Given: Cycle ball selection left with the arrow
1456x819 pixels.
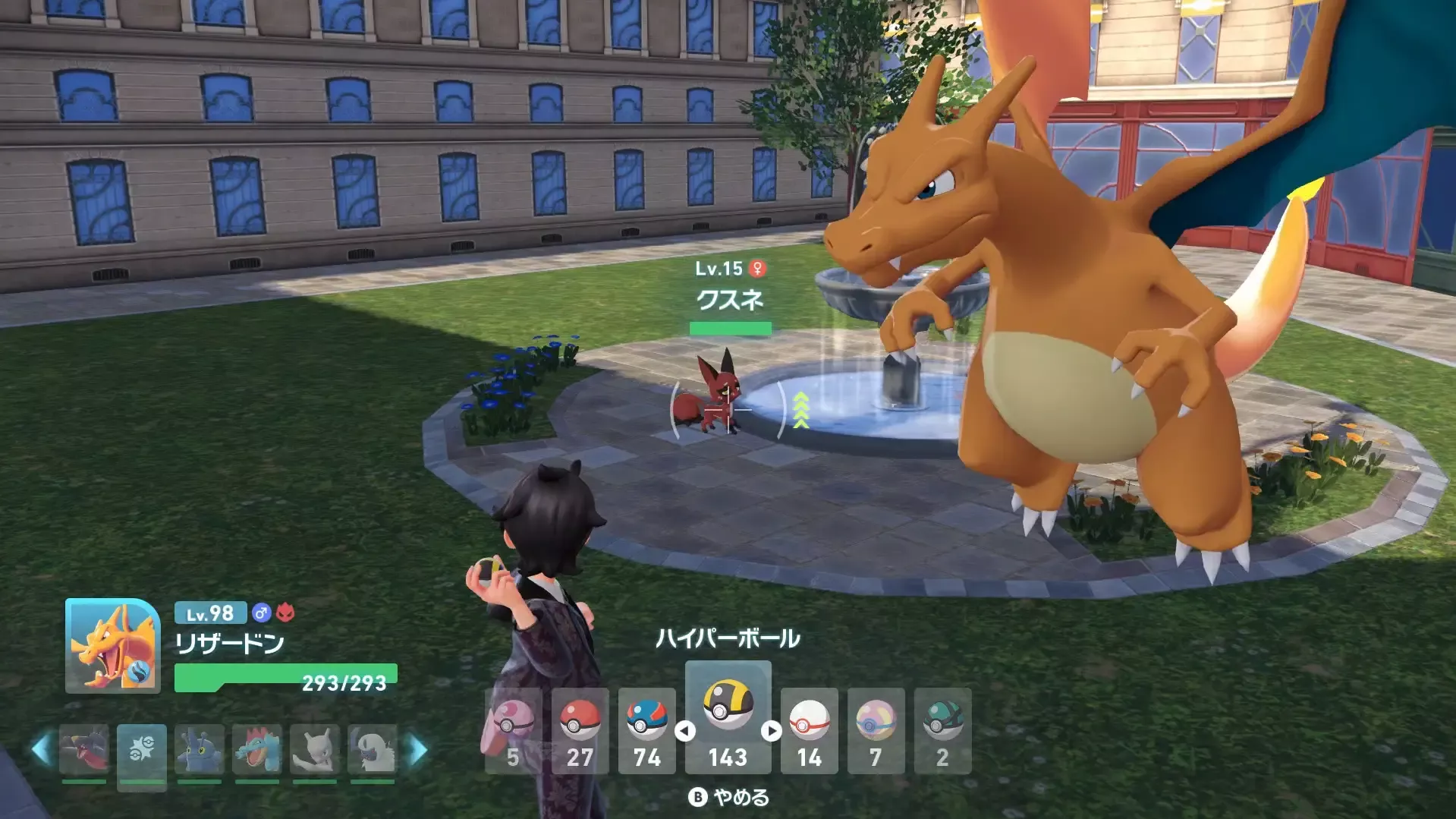Looking at the screenshot, I should pyautogui.click(x=685, y=731).
